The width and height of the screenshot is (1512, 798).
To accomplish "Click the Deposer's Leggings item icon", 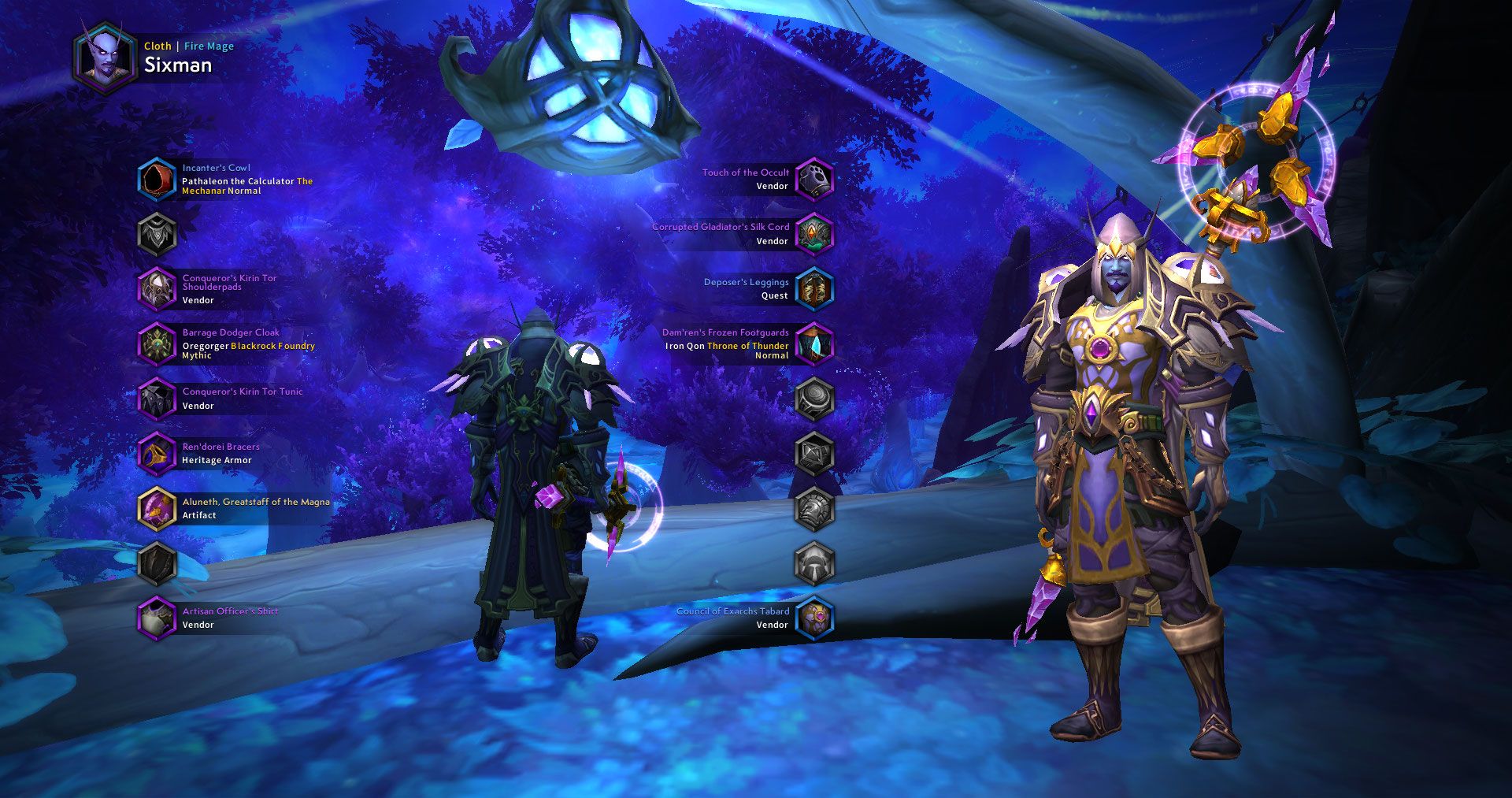I will coord(815,288).
